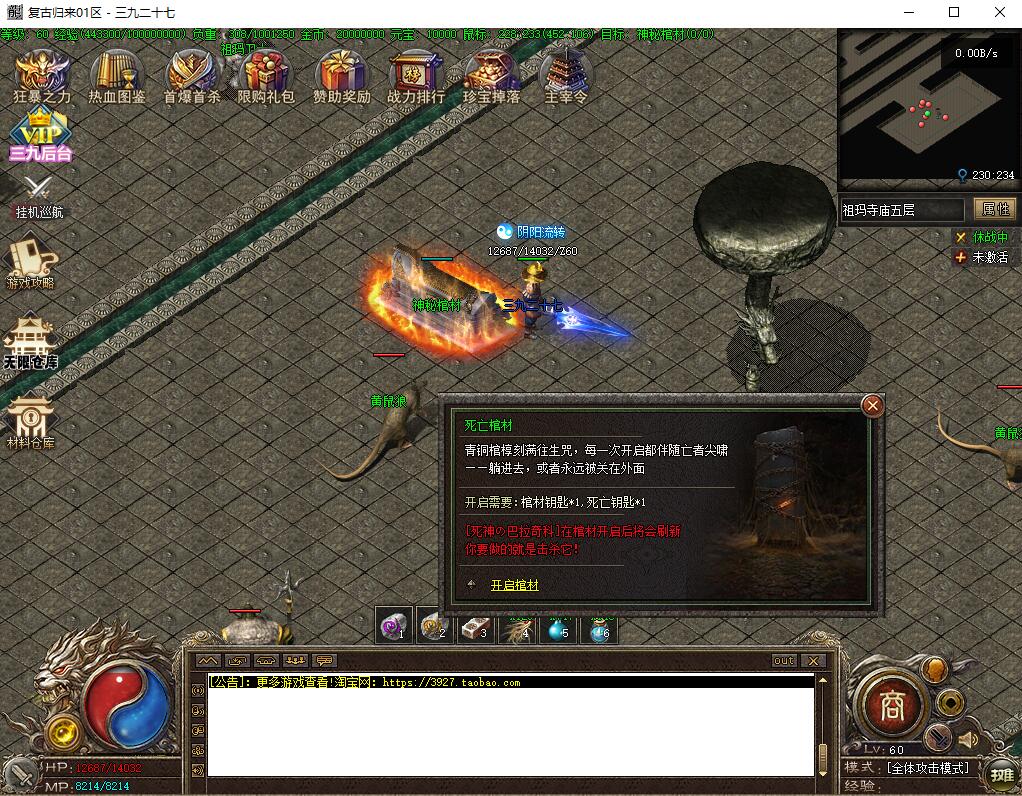
Task: Click the 开启棺材 link in the dialog
Action: (x=514, y=585)
